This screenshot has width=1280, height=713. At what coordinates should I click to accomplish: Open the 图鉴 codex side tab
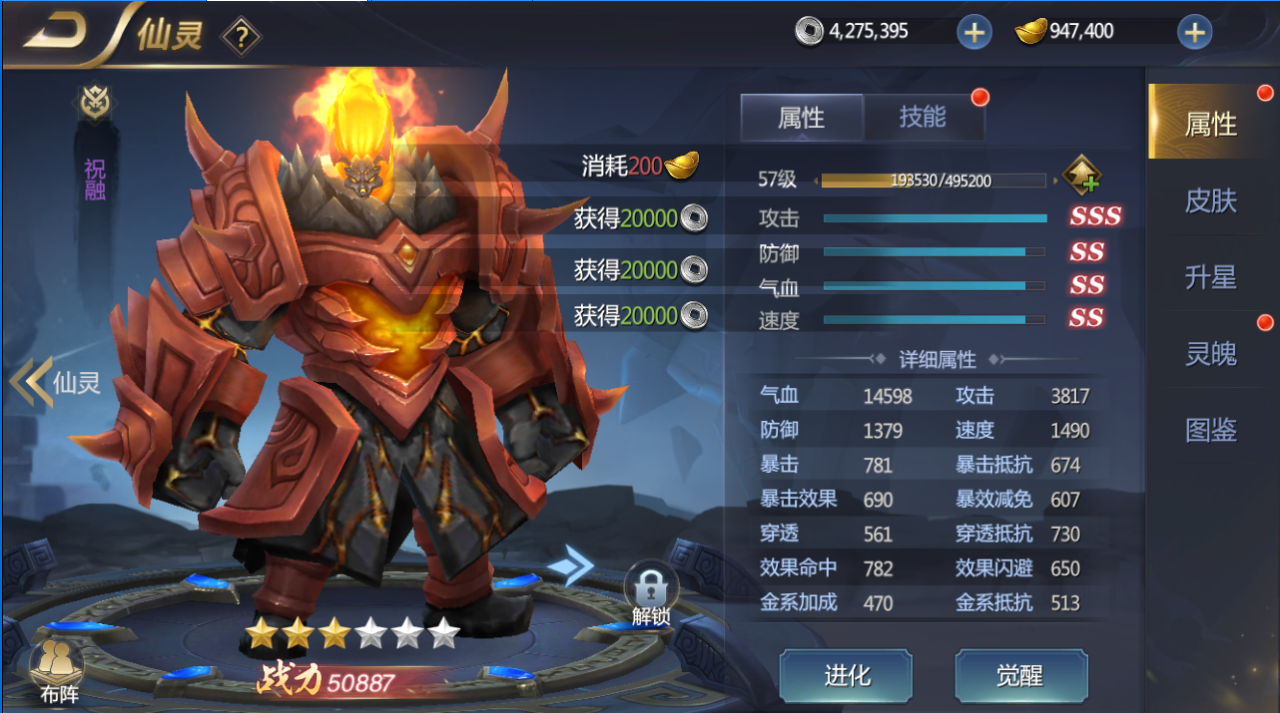coord(1210,430)
